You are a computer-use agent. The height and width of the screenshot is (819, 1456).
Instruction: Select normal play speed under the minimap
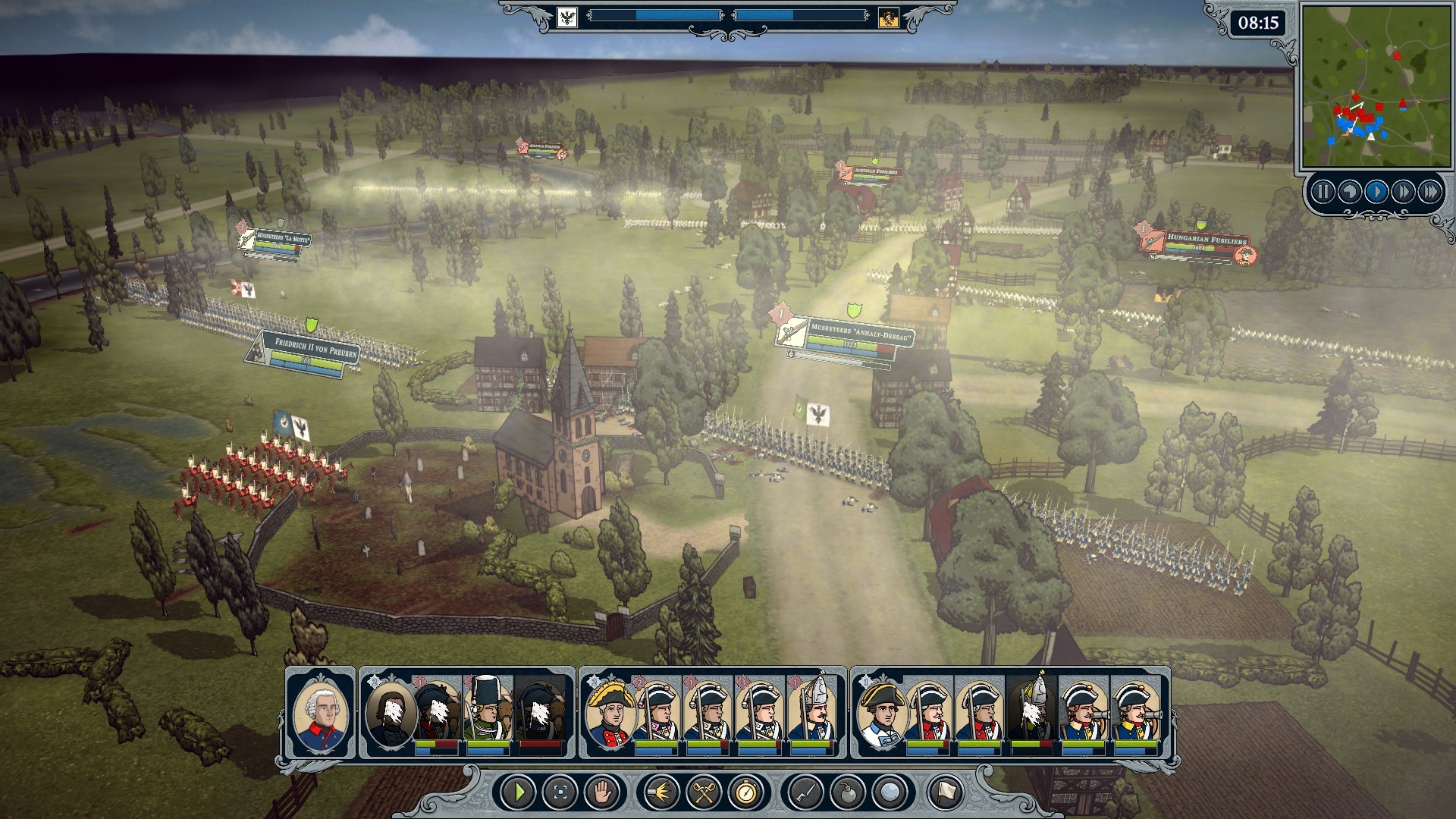(x=1376, y=192)
